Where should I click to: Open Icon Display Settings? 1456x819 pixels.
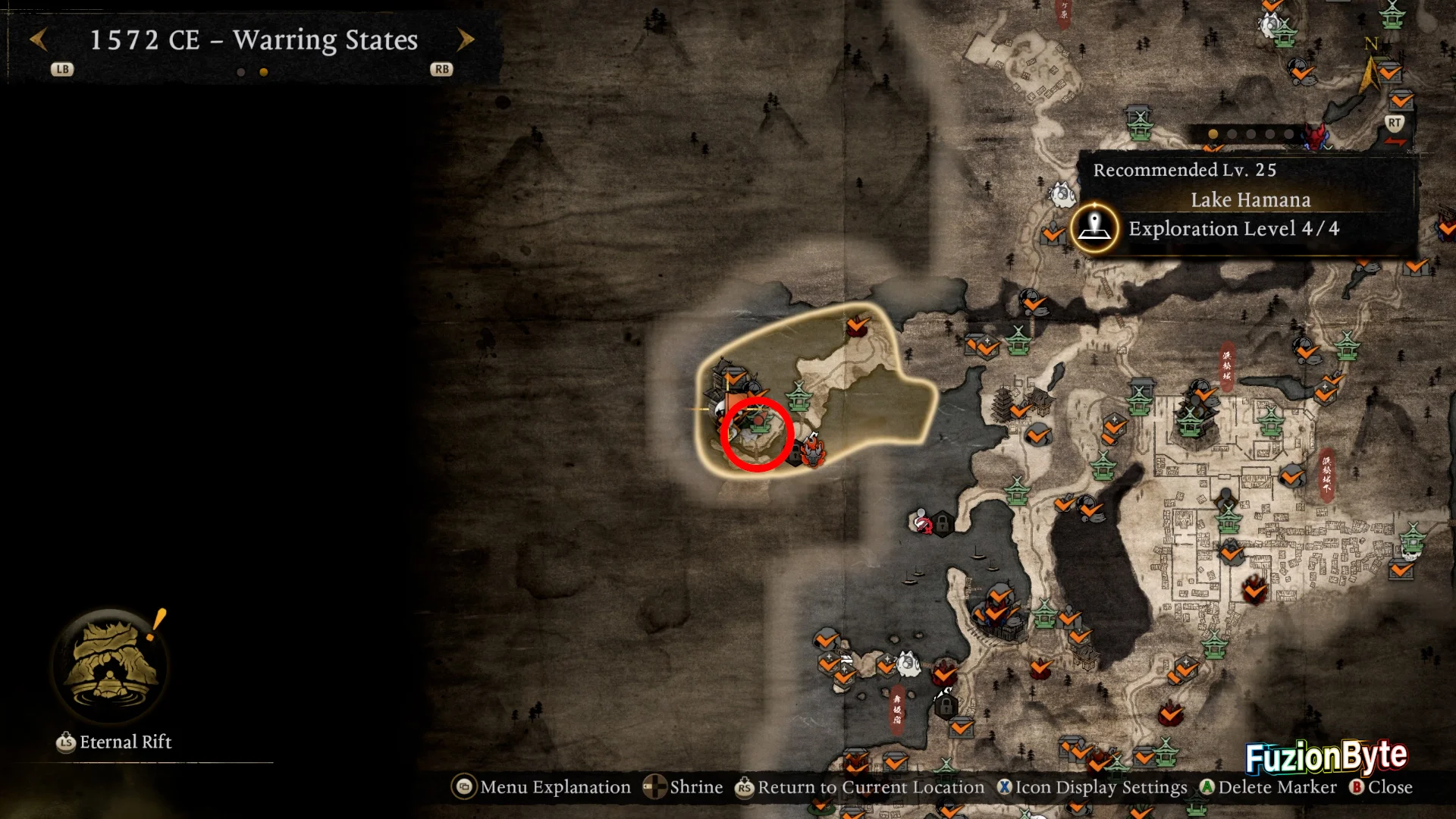1092,787
